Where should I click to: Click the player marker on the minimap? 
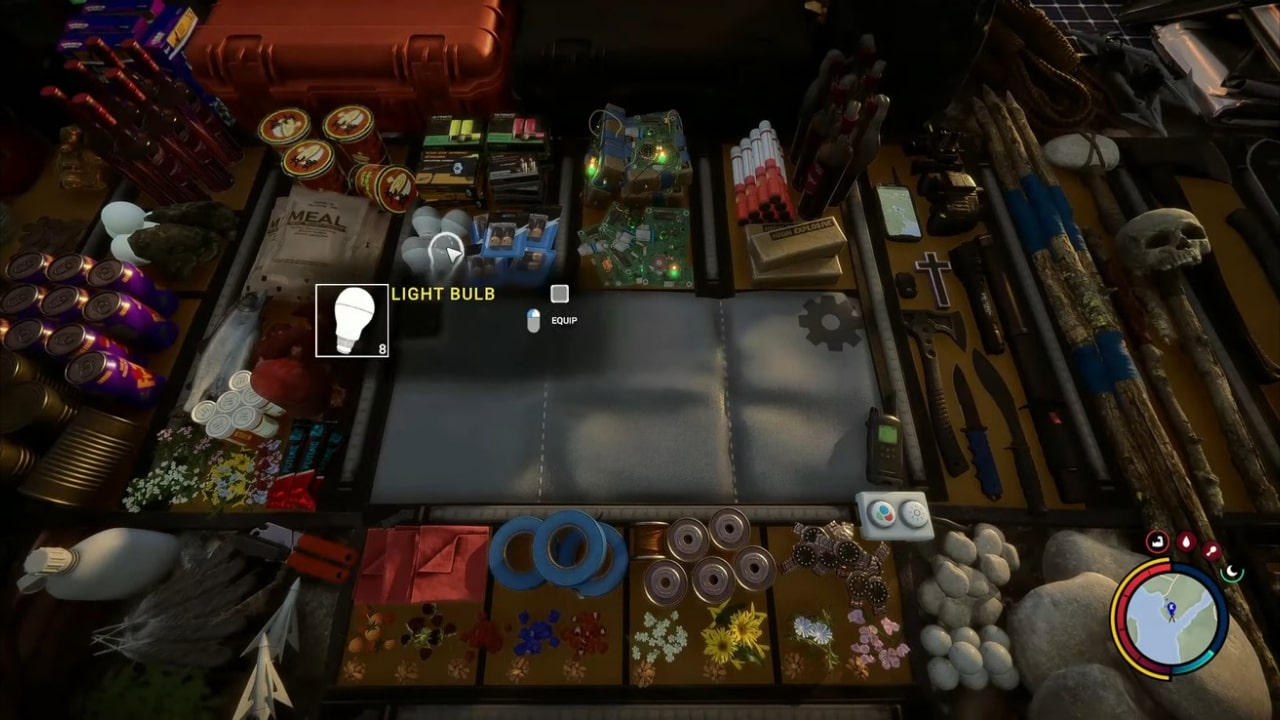point(1172,609)
